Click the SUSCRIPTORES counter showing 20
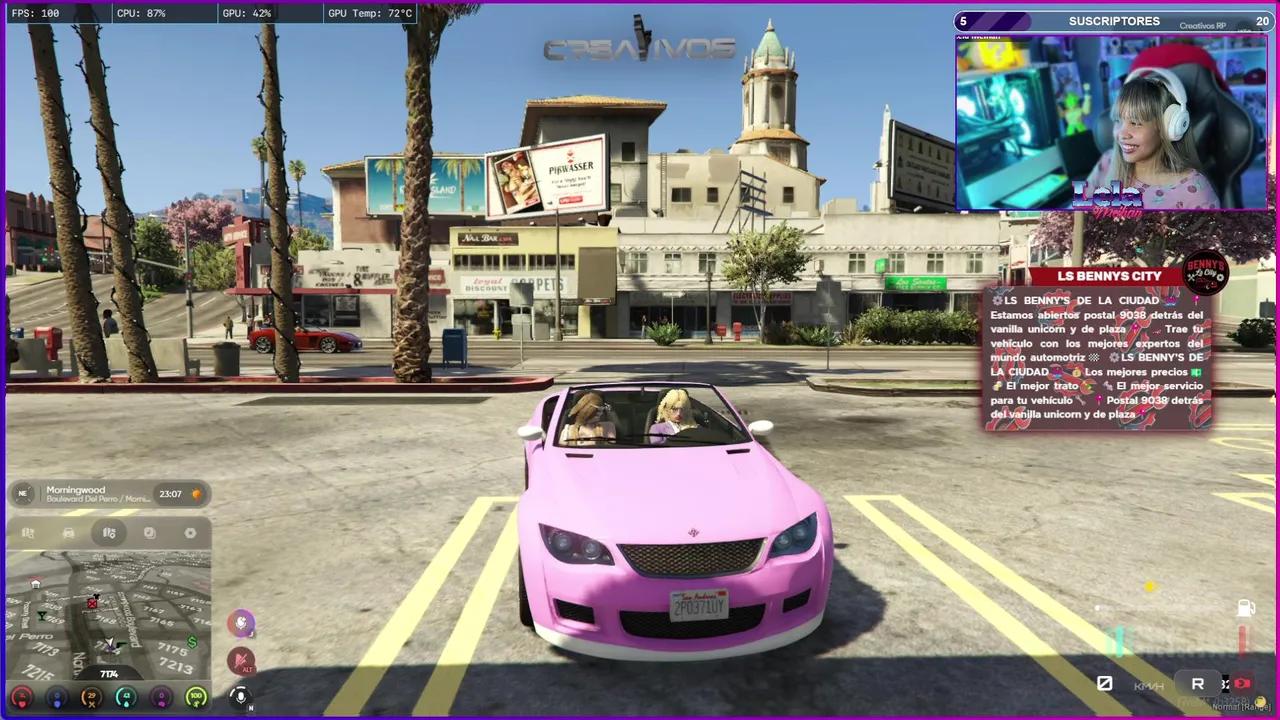1280x720 pixels. (1261, 21)
